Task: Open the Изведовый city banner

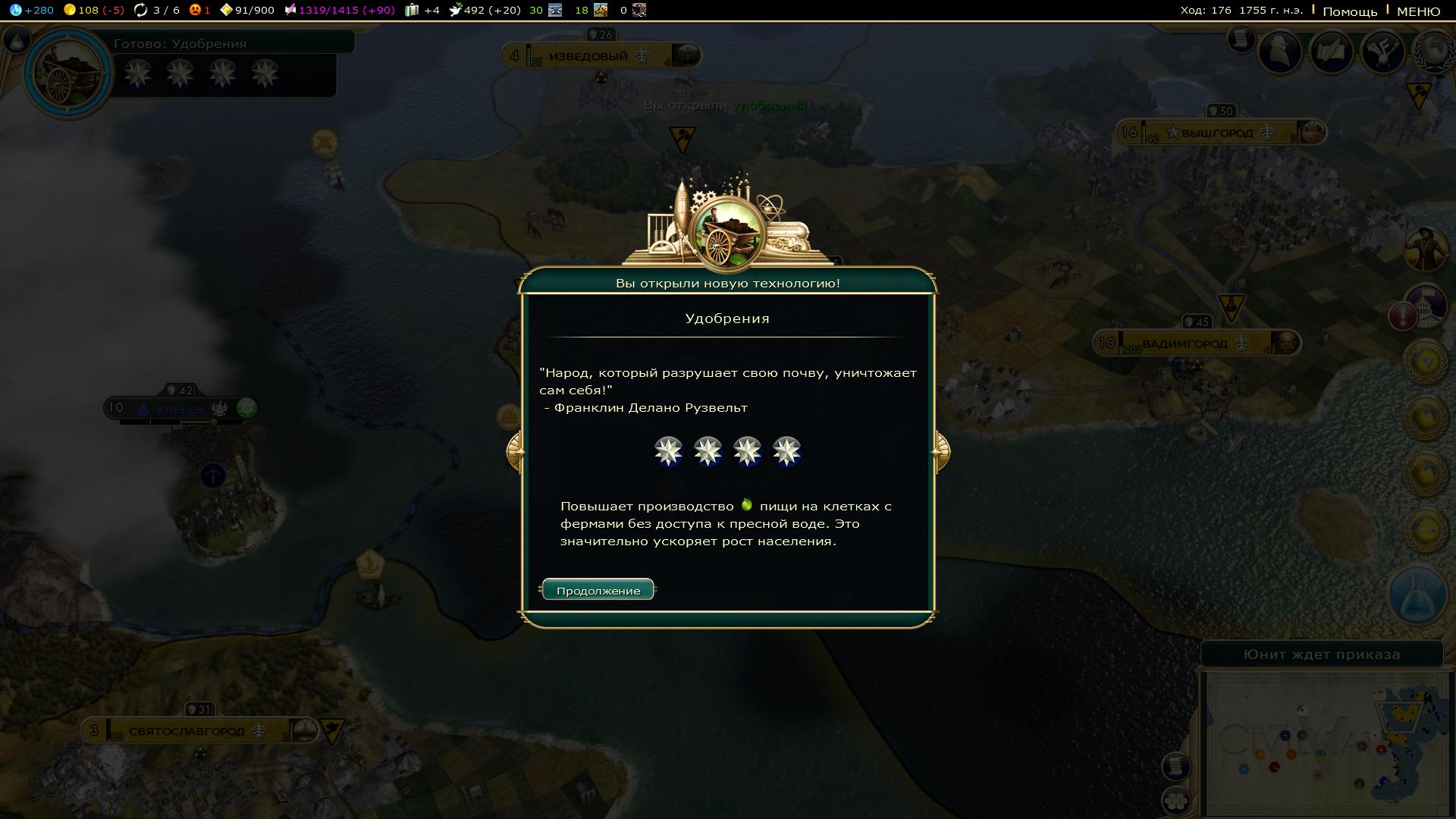Action: tap(588, 56)
